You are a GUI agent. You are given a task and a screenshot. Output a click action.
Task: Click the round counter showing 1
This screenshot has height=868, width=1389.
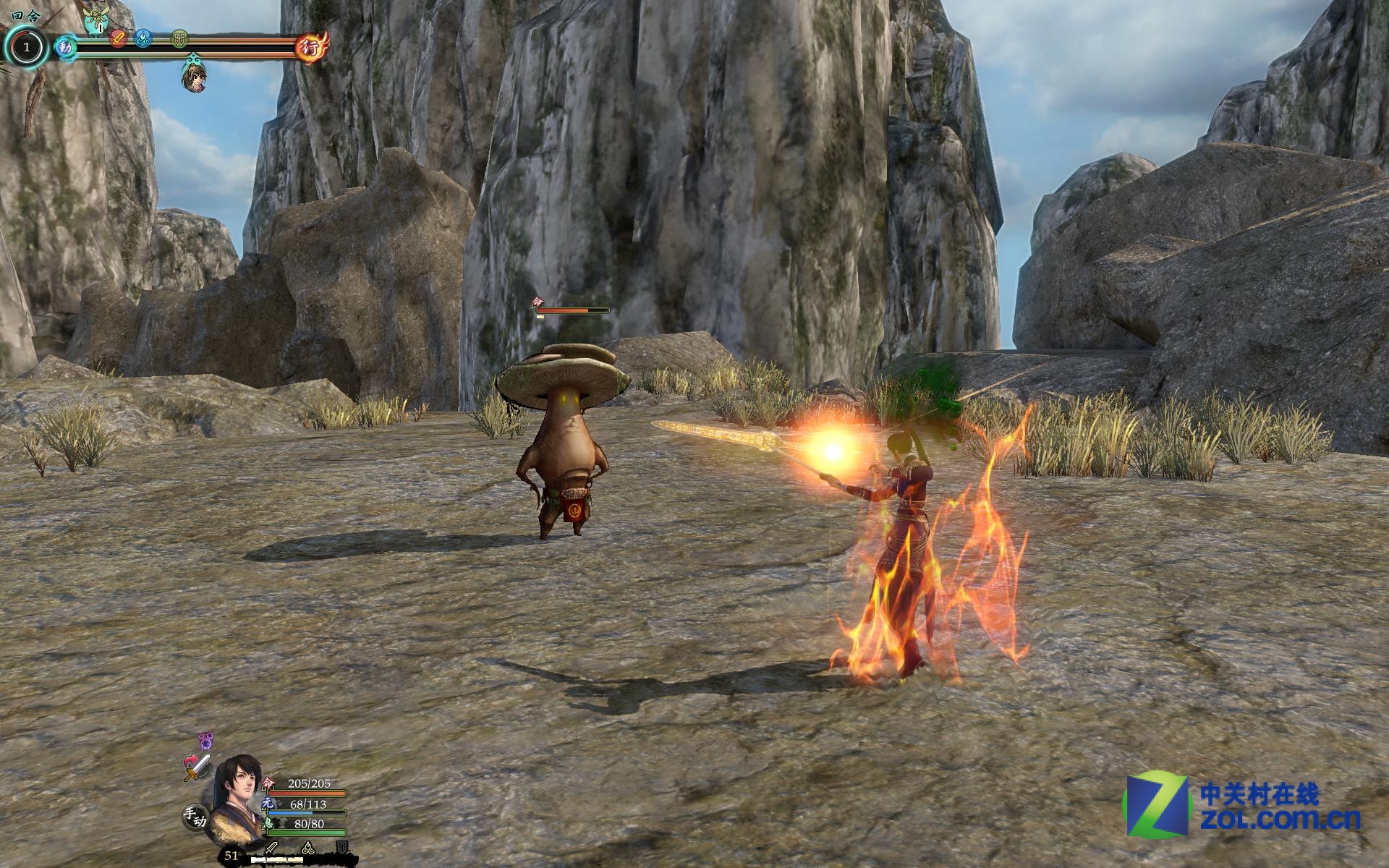(27, 48)
